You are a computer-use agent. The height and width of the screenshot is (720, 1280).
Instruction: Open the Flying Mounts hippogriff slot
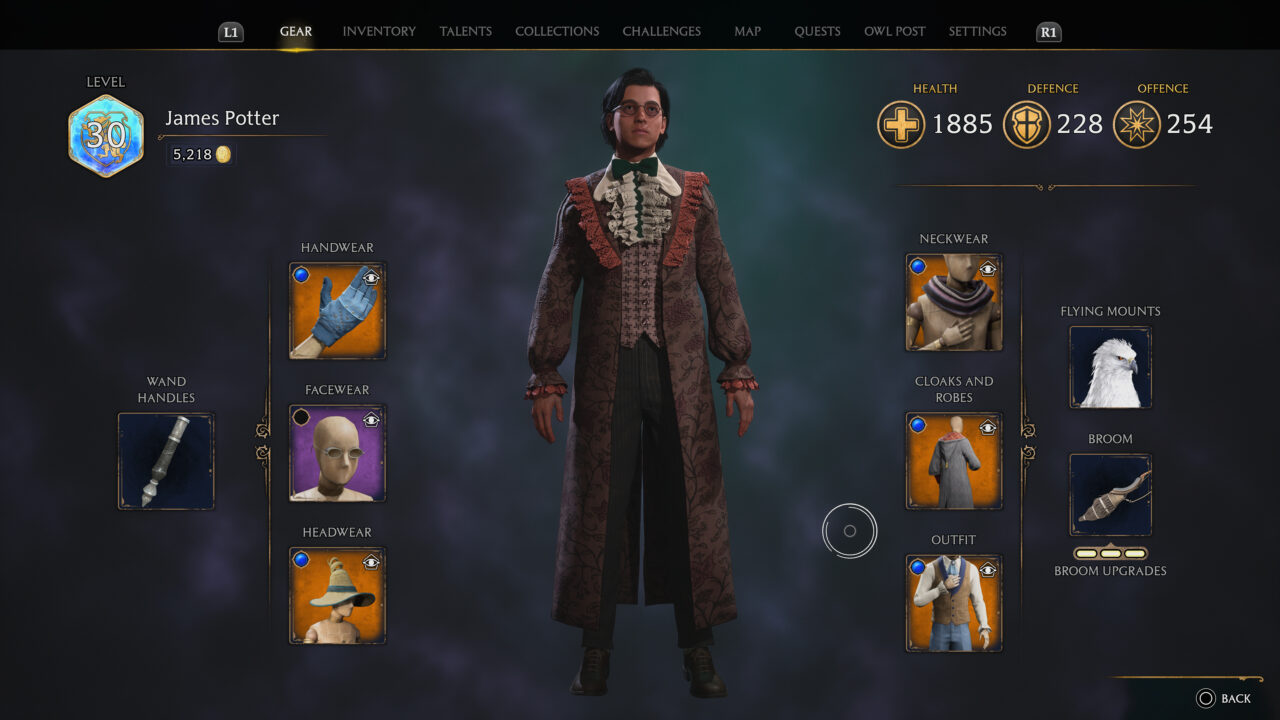pos(1109,368)
